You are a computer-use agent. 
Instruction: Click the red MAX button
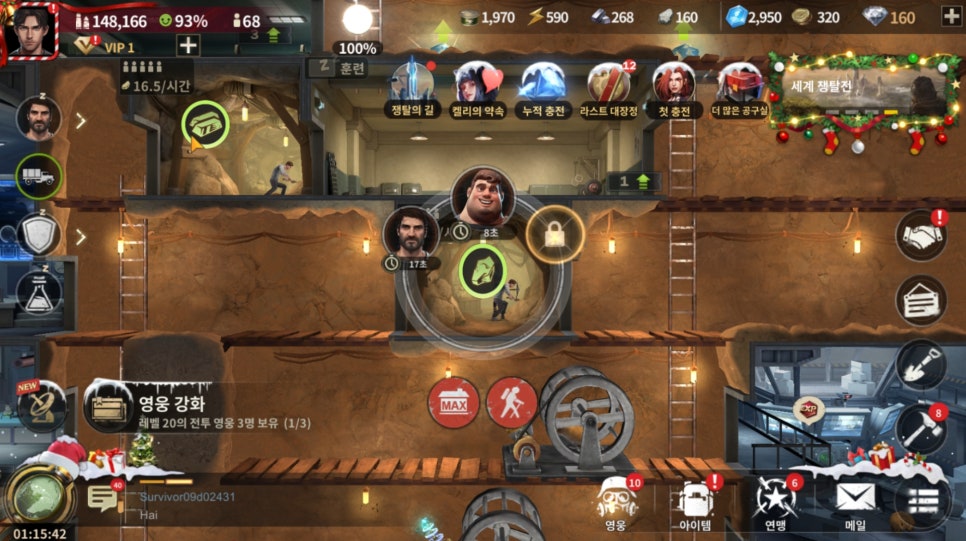point(453,403)
